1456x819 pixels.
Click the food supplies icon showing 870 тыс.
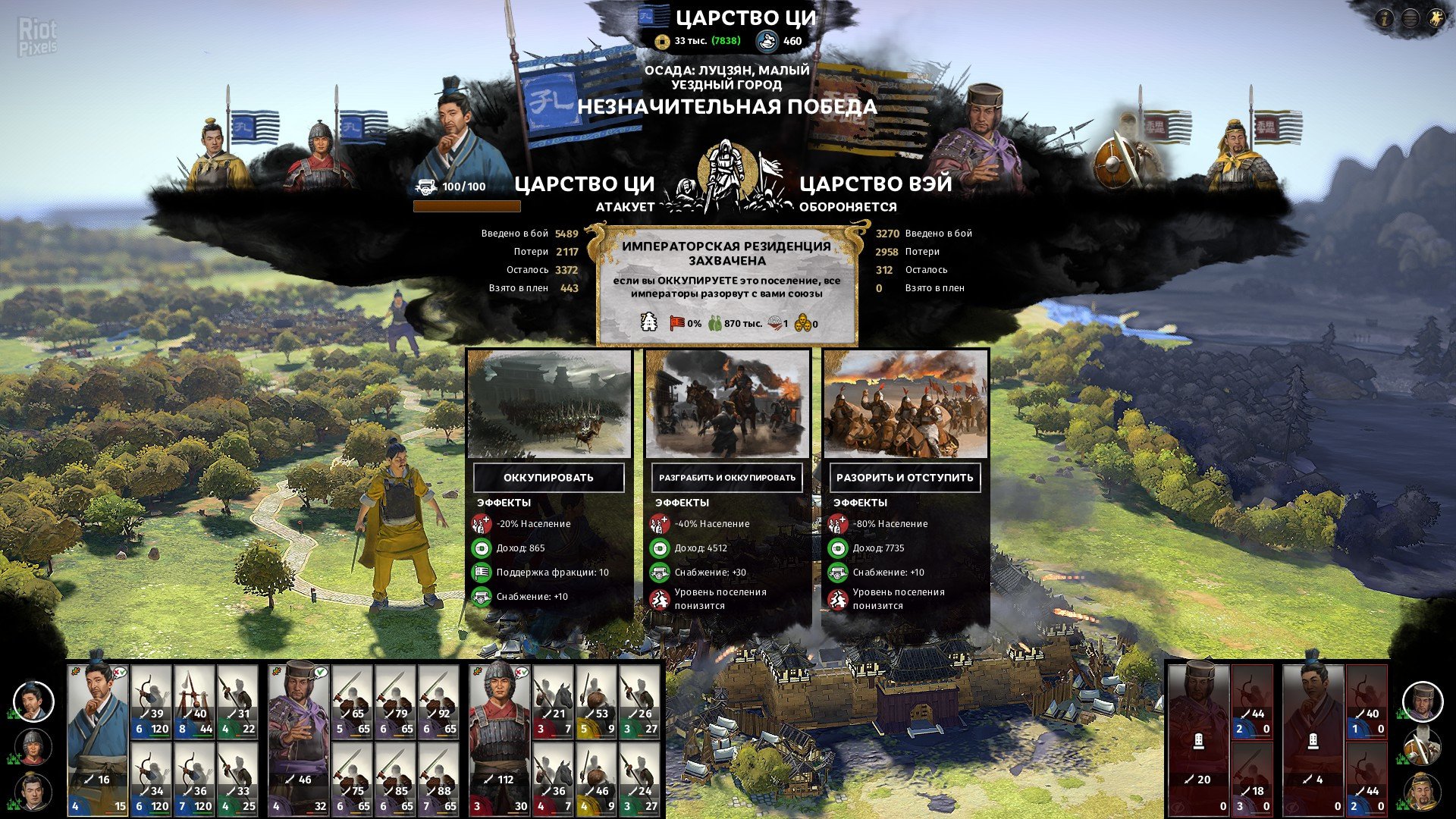click(715, 325)
